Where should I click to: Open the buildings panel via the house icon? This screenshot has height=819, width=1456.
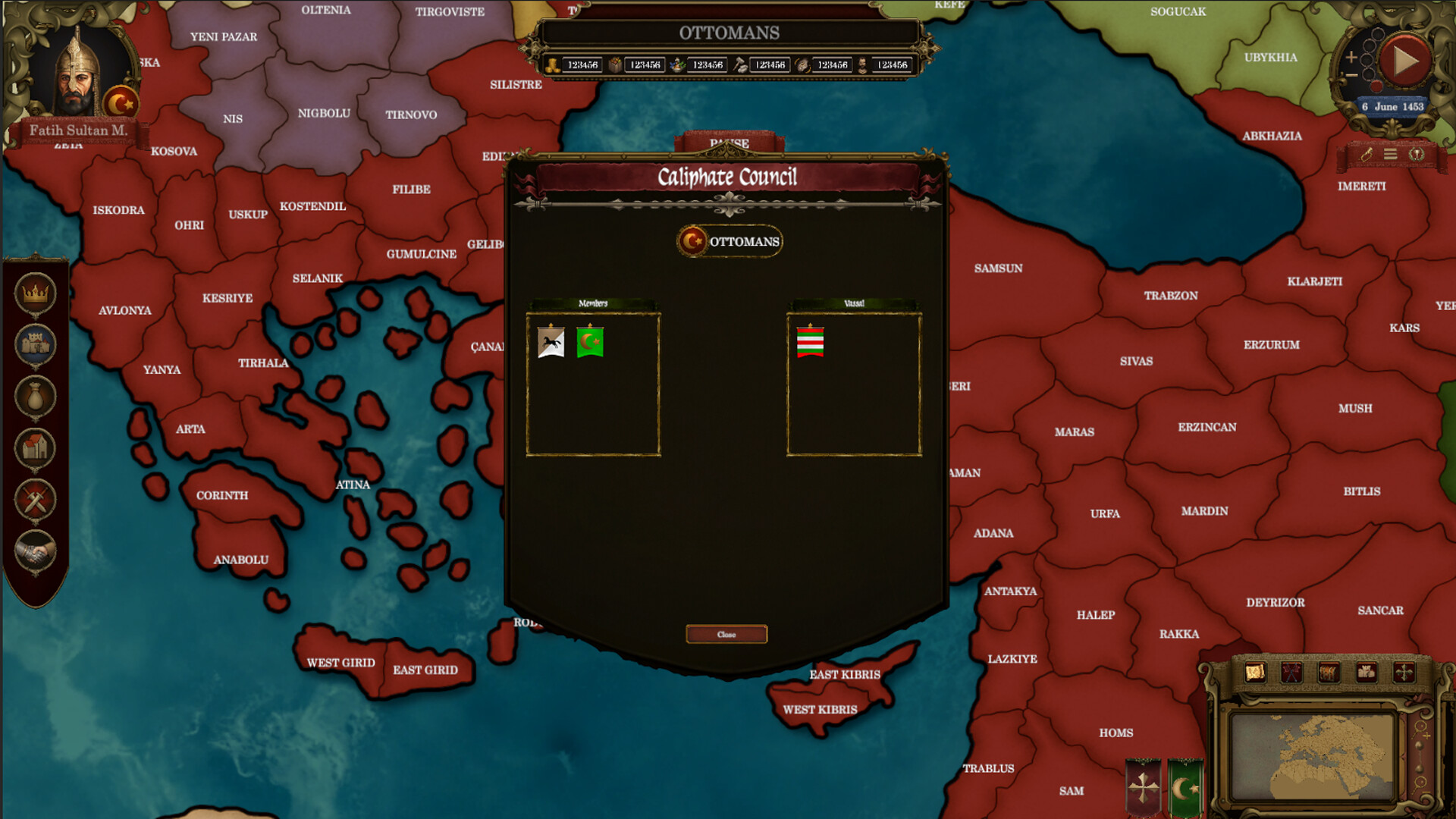click(36, 448)
